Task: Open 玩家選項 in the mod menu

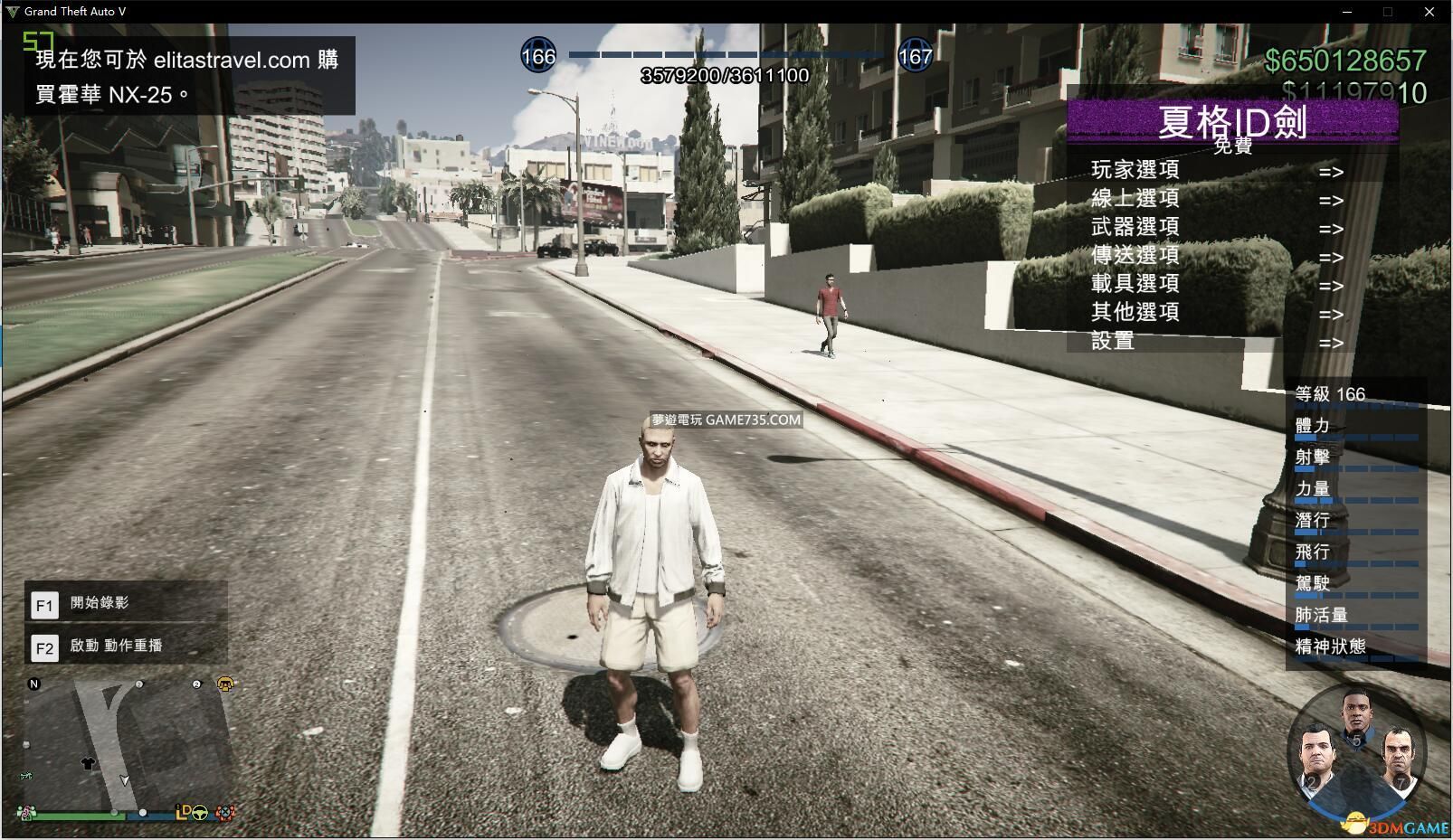Action: [1135, 170]
